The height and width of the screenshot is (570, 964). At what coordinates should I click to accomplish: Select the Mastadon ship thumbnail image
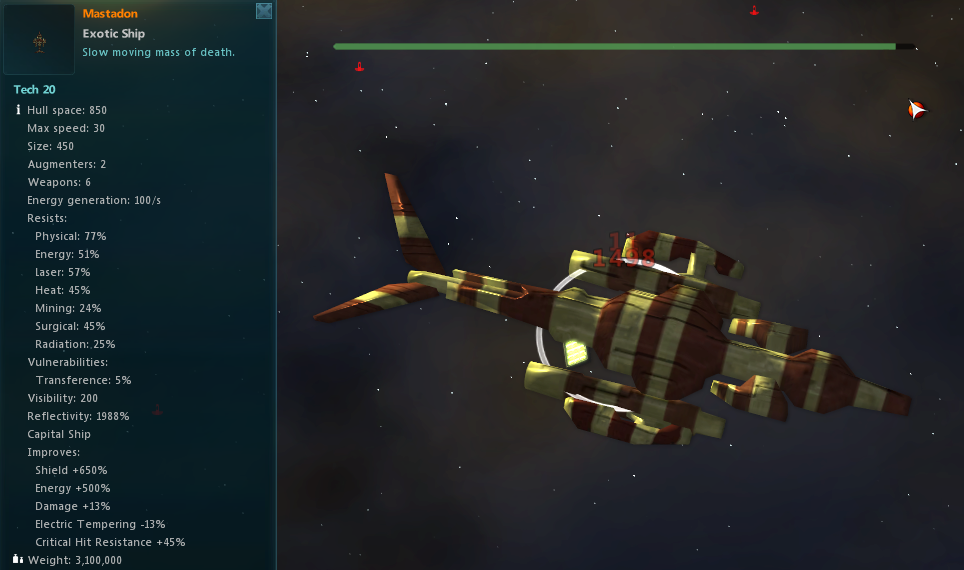pos(39,40)
